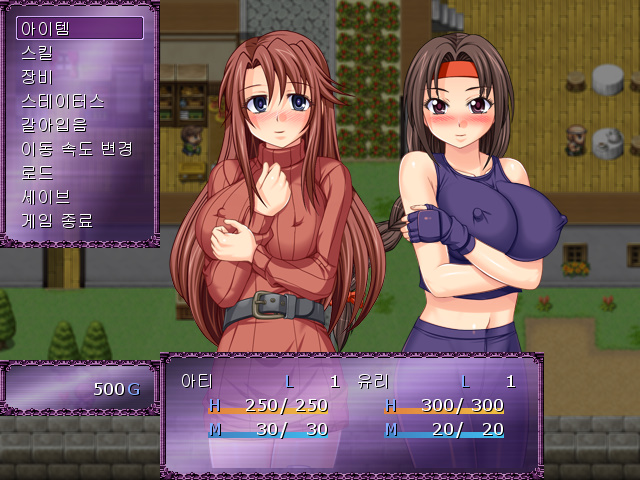Viewport: 640px width, 480px height.
Task: Open the 장비 (Equipment) menu
Action: point(80,76)
